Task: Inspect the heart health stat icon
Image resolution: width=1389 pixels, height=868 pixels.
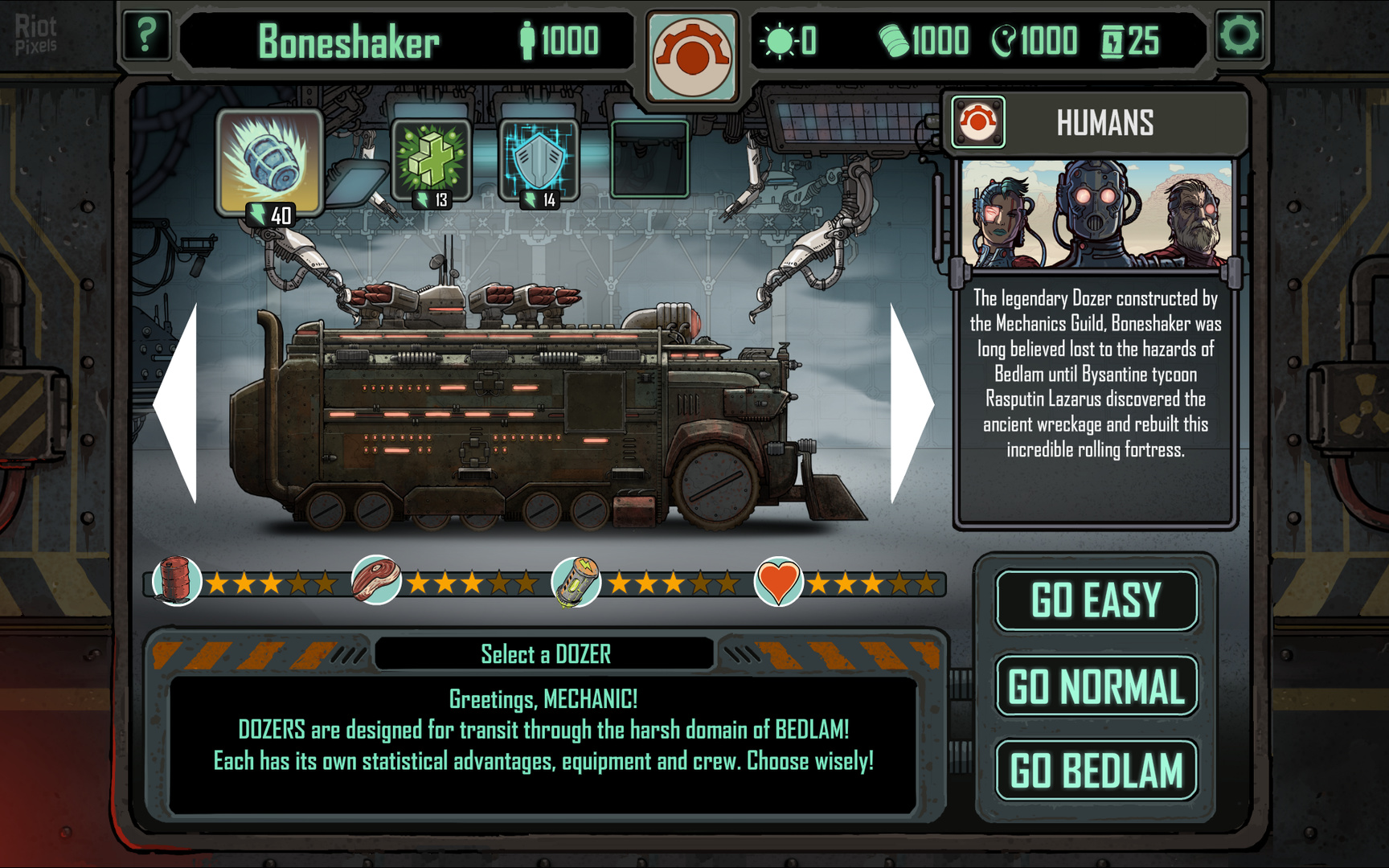Action: 778,580
